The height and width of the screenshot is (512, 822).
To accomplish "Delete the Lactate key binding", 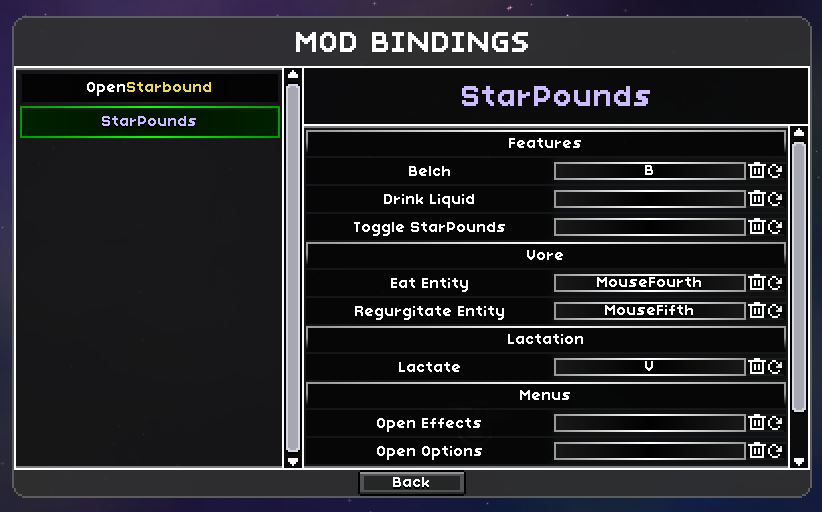I will pos(757,367).
